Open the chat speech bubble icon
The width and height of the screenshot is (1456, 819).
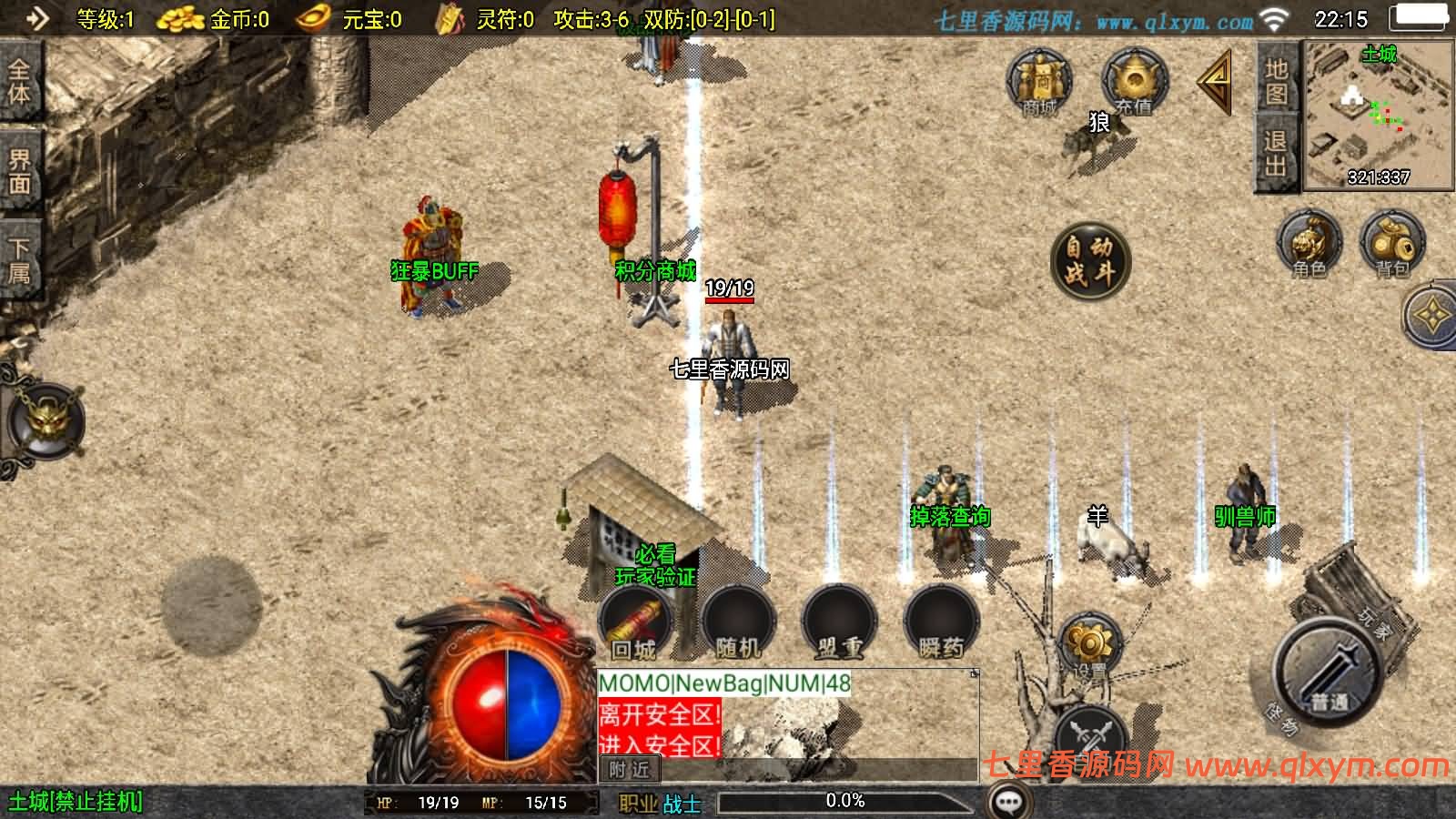click(x=1009, y=802)
